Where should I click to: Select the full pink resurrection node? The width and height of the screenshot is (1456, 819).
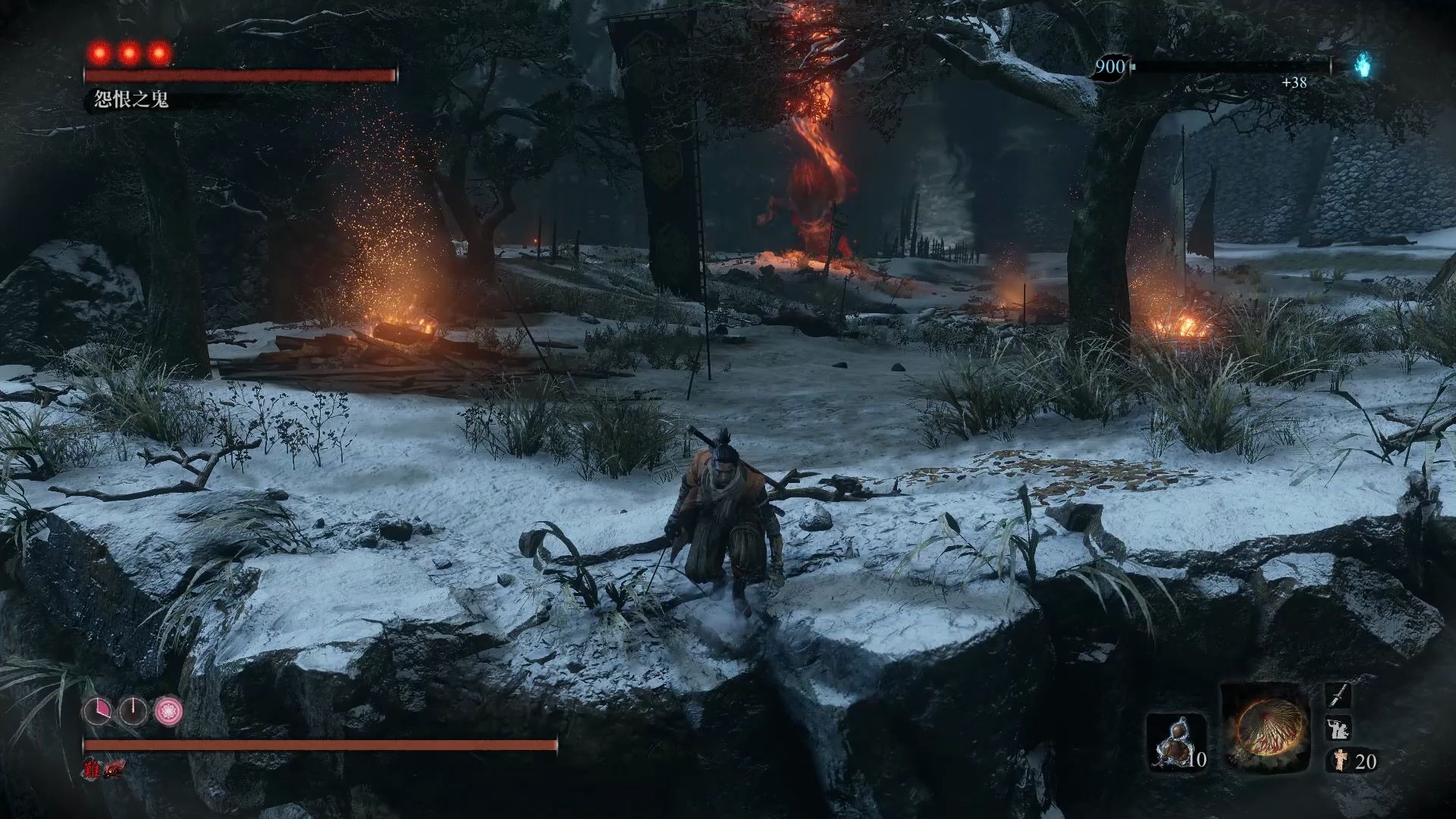pos(168,711)
